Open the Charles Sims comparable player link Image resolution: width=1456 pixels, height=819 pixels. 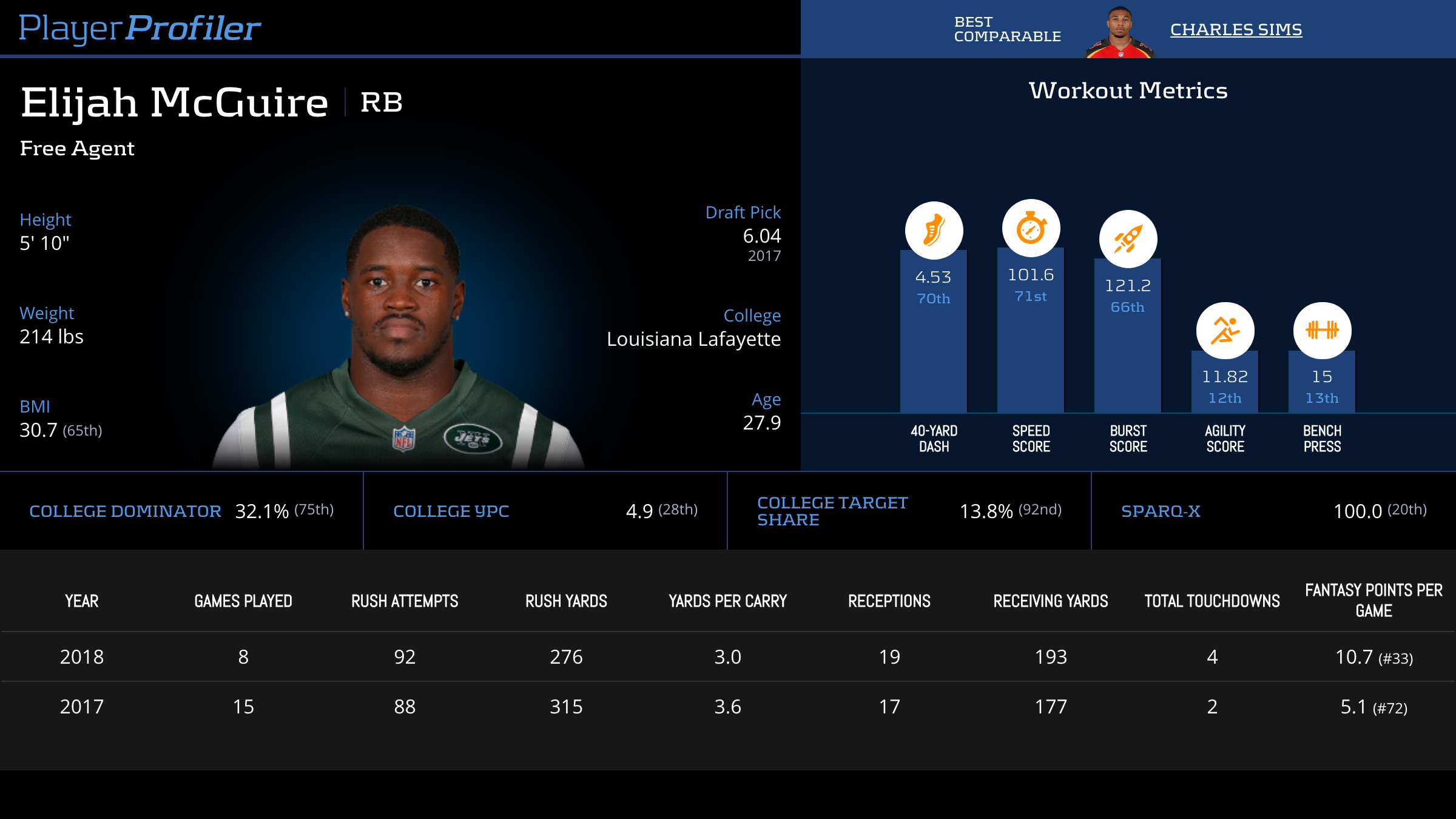coord(1236,29)
